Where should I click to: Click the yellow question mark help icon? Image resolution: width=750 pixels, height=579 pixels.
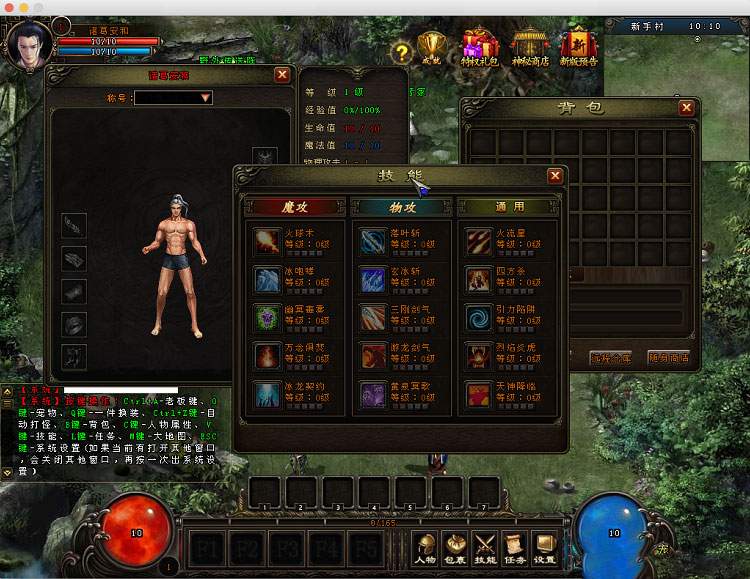point(401,52)
